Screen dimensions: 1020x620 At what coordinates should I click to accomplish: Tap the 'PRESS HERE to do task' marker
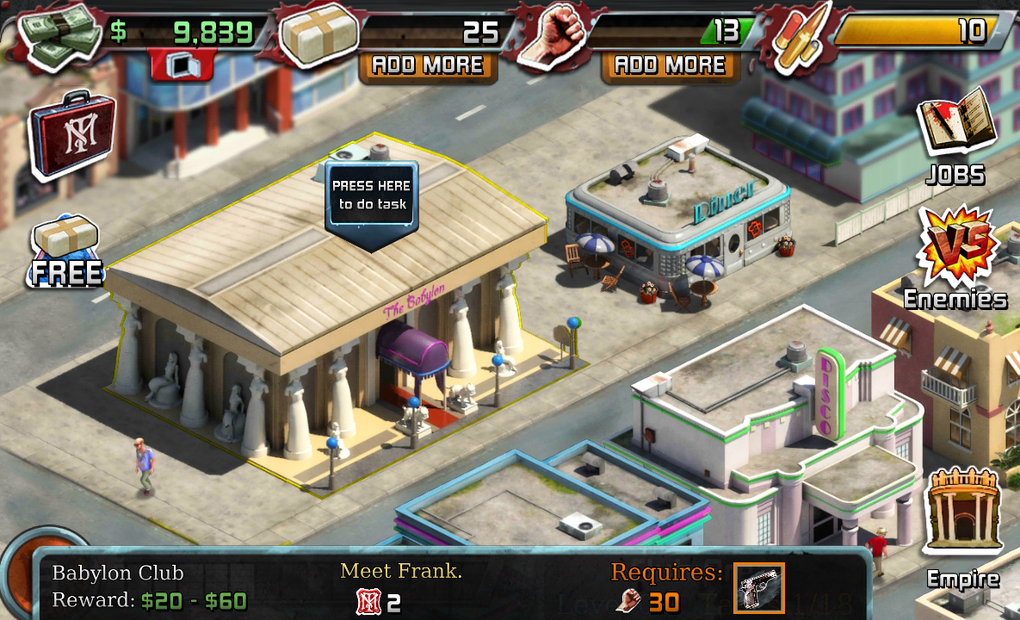pyautogui.click(x=371, y=197)
